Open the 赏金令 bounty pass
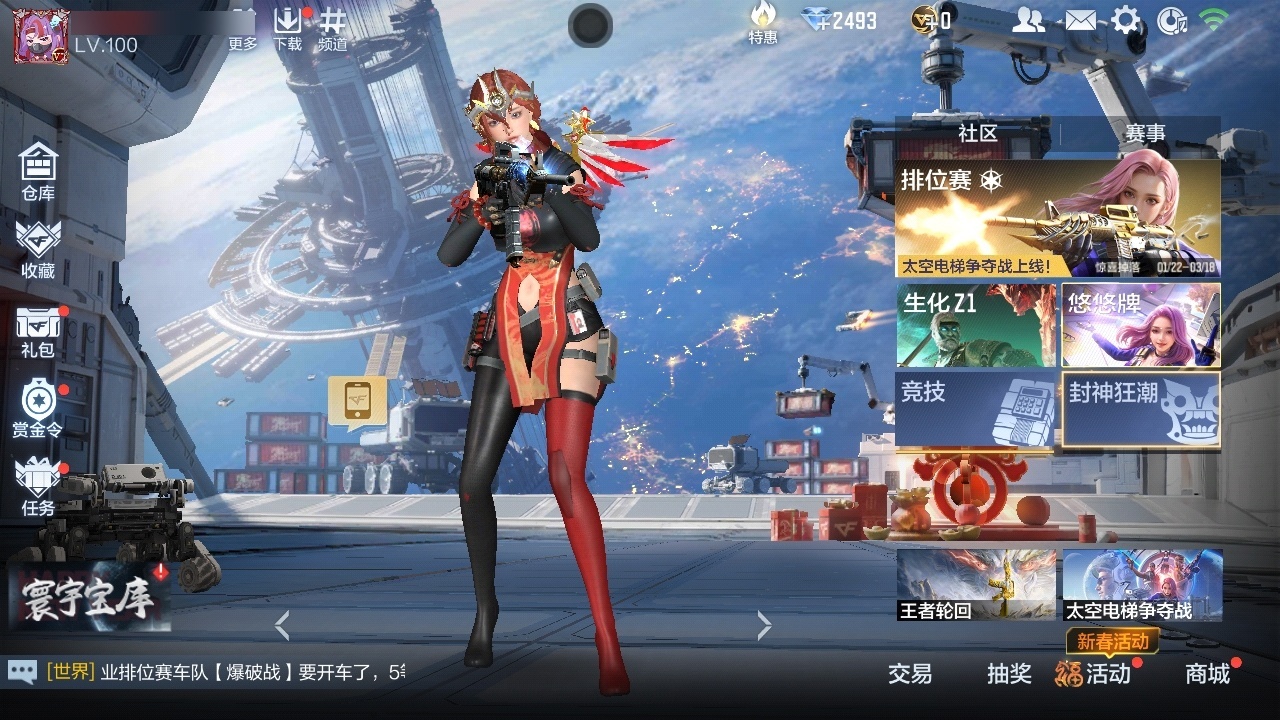 (x=38, y=408)
